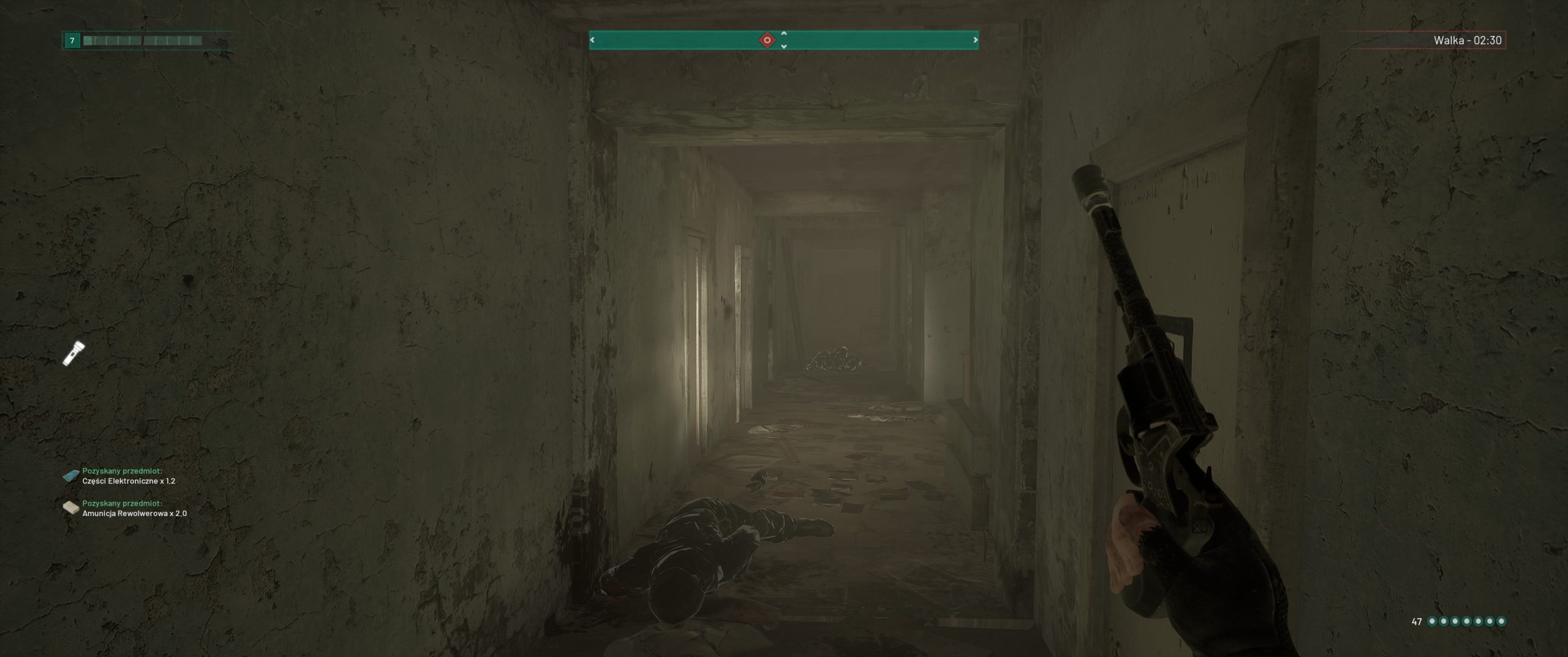The height and width of the screenshot is (657, 1568).
Task: Select the red diamond objective marker on the compass
Action: (767, 39)
